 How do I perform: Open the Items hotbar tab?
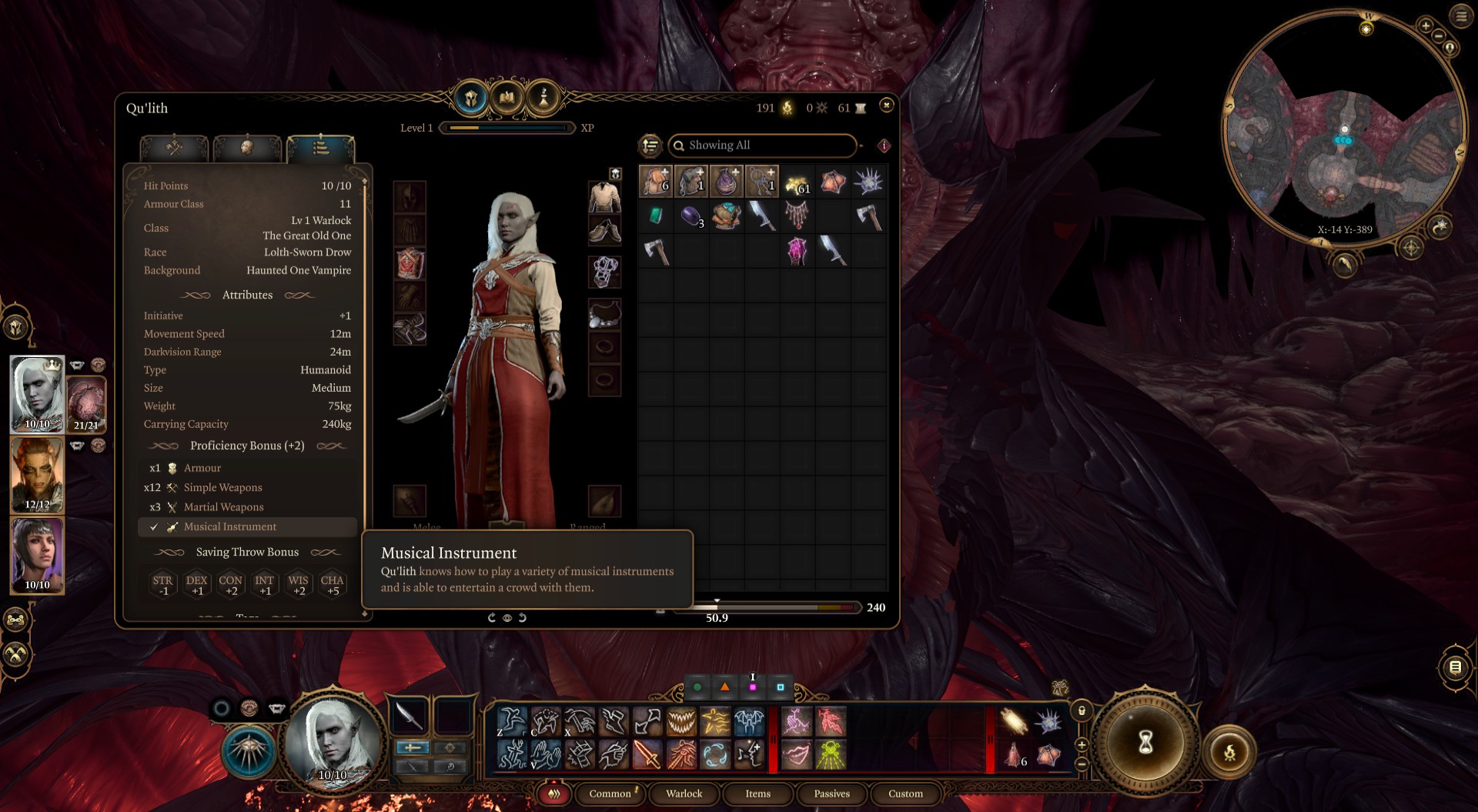pyautogui.click(x=757, y=794)
